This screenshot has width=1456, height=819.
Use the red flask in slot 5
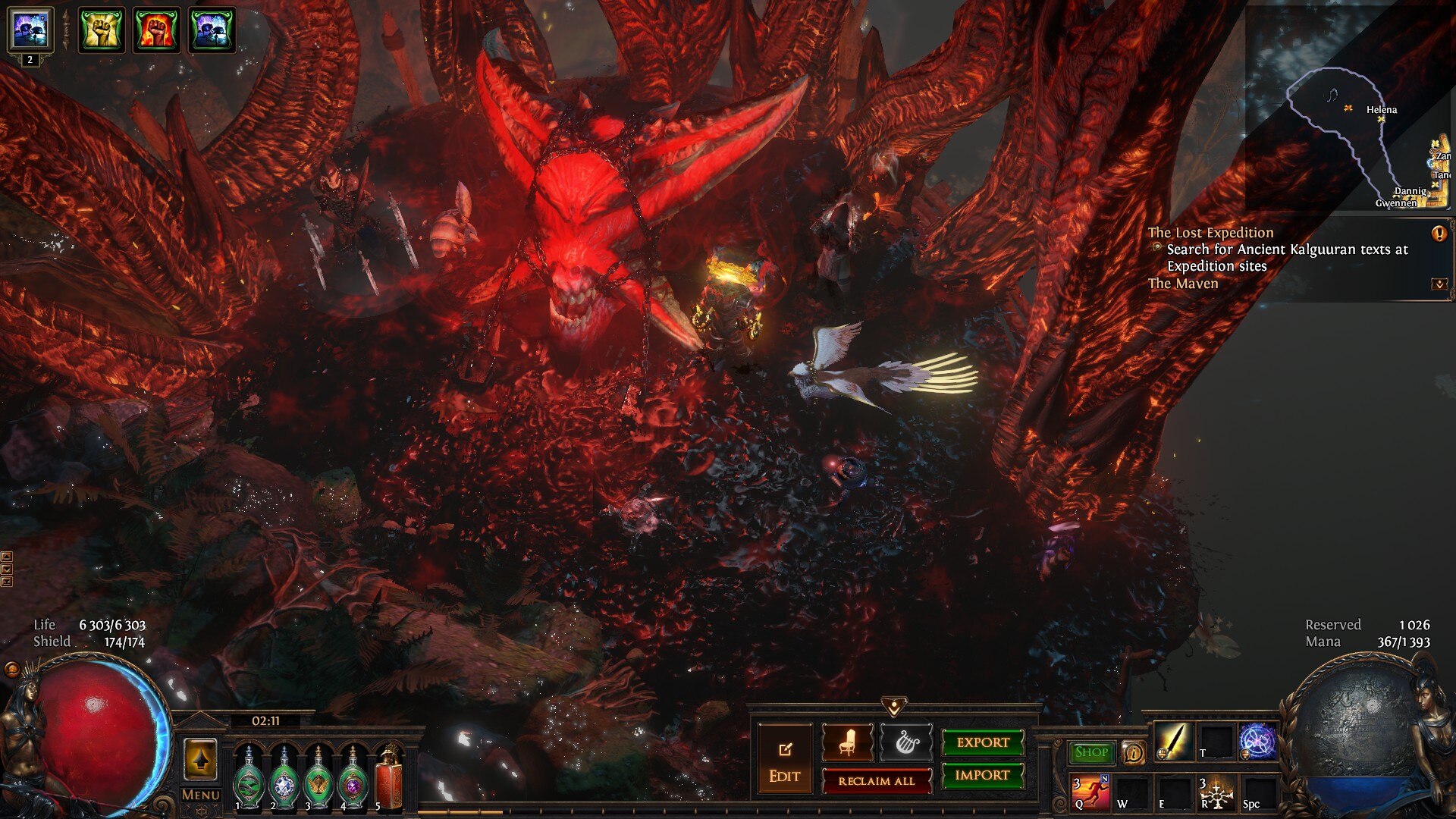[x=389, y=777]
